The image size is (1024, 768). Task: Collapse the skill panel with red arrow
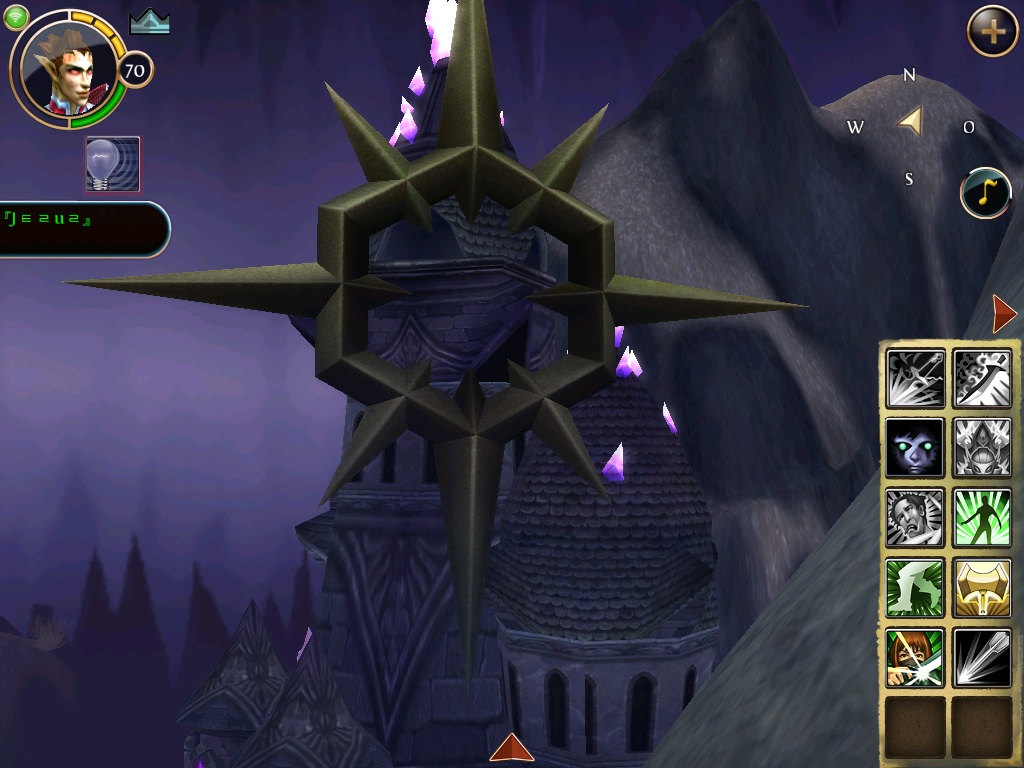click(1004, 314)
